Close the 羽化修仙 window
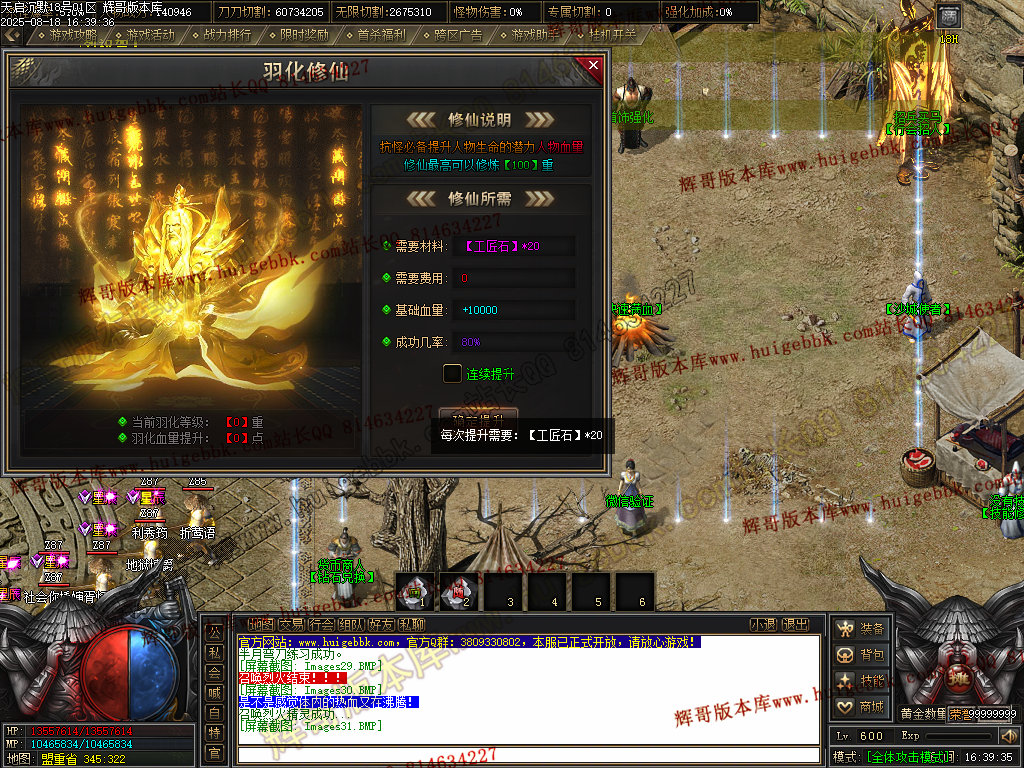This screenshot has width=1024, height=768. coord(593,66)
